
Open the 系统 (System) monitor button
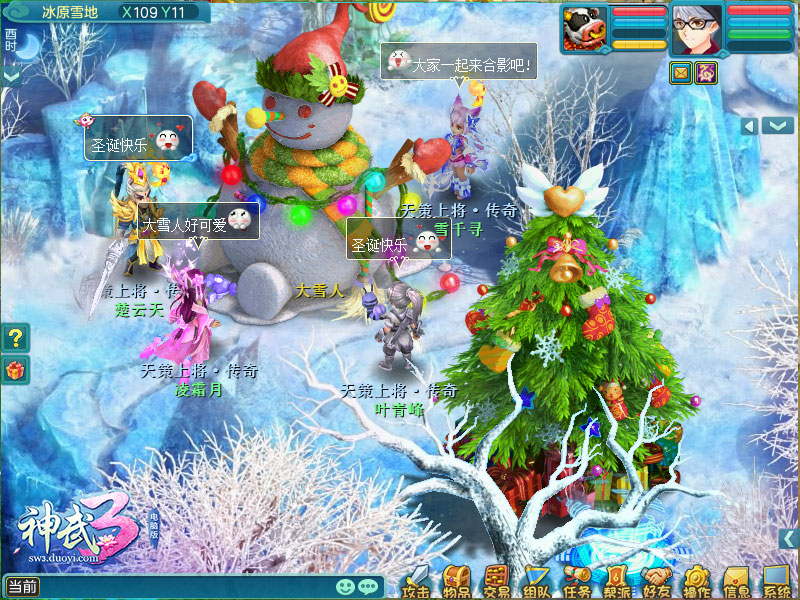click(777, 580)
